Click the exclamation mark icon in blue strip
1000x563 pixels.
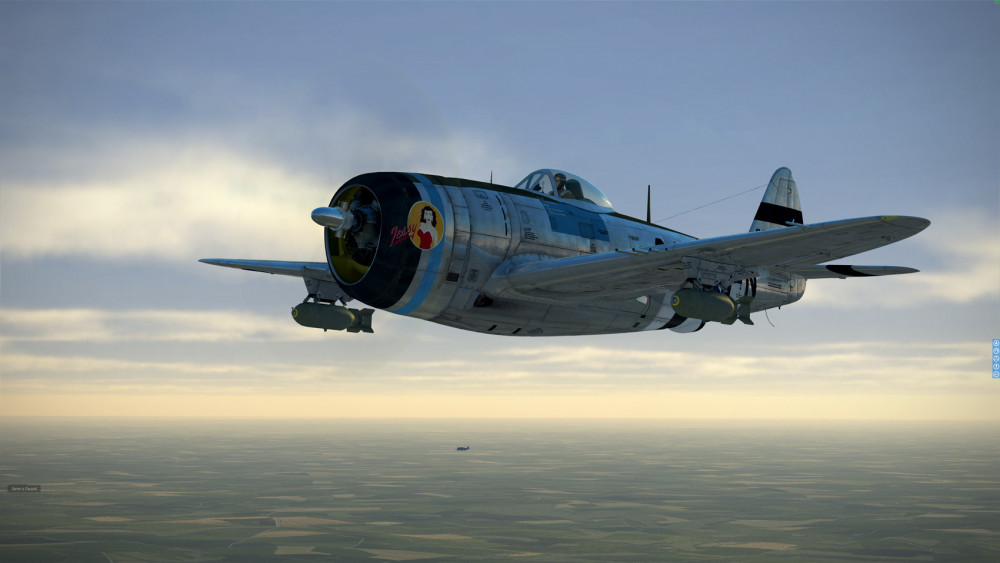[x=996, y=366]
